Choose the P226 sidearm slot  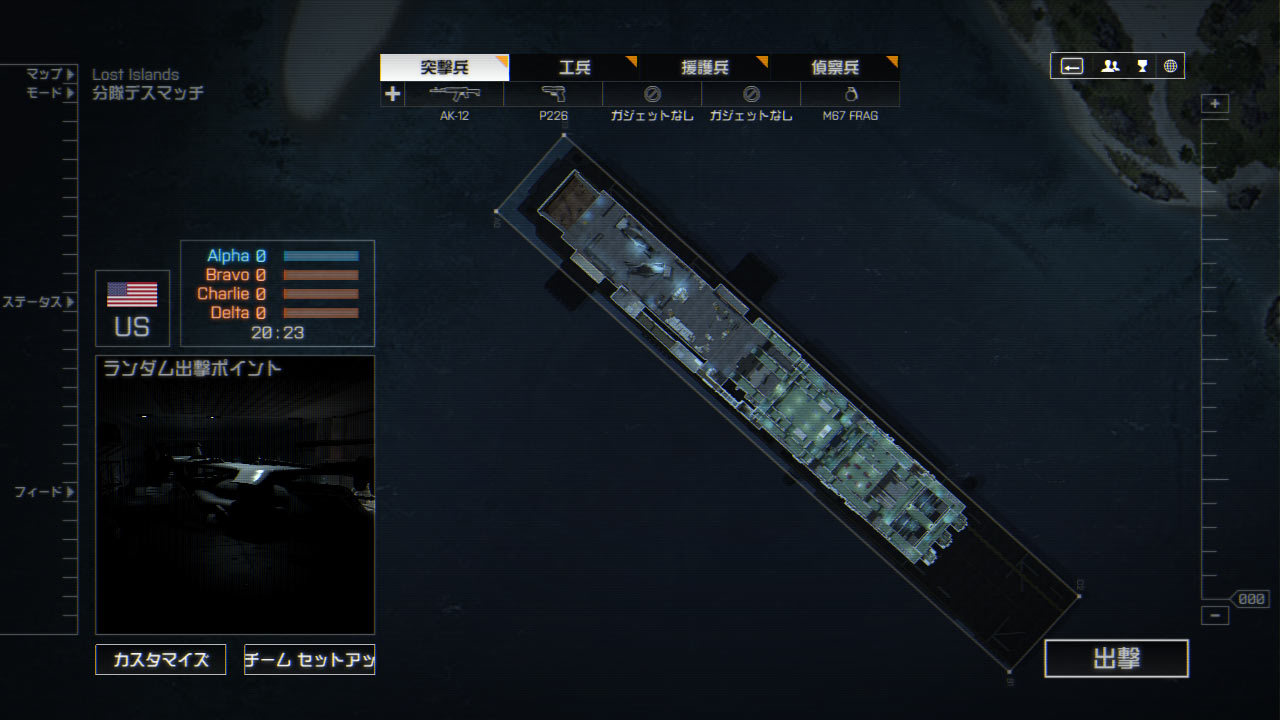553,95
